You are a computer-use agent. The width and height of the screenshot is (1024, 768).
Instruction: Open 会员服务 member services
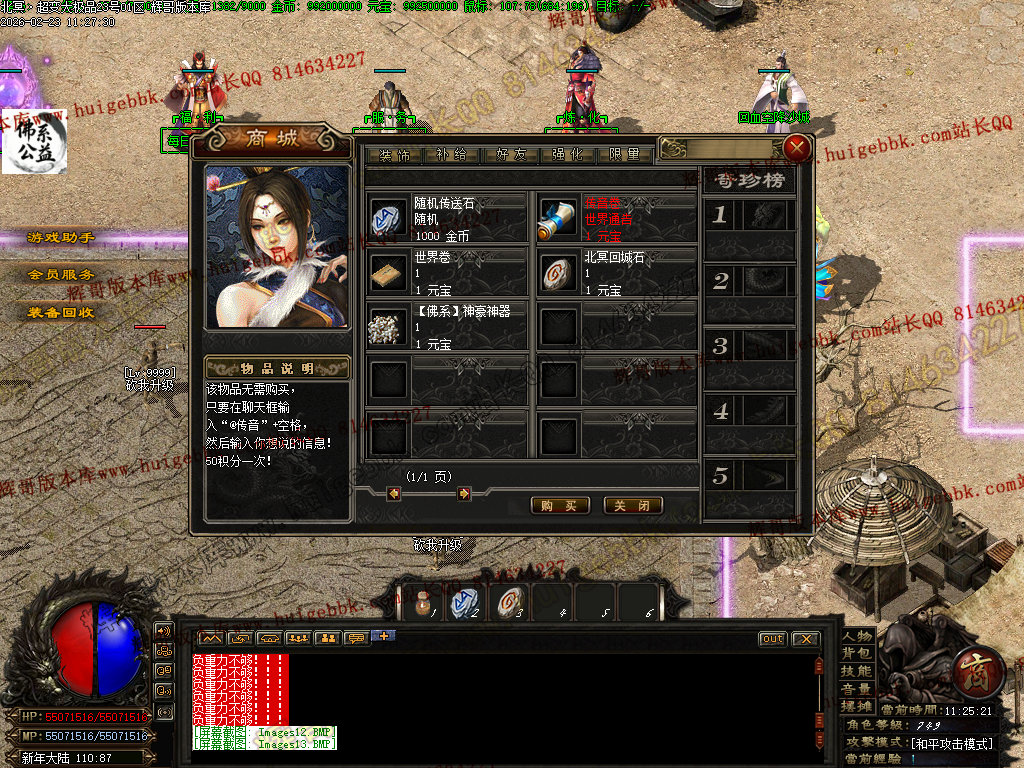pyautogui.click(x=61, y=274)
